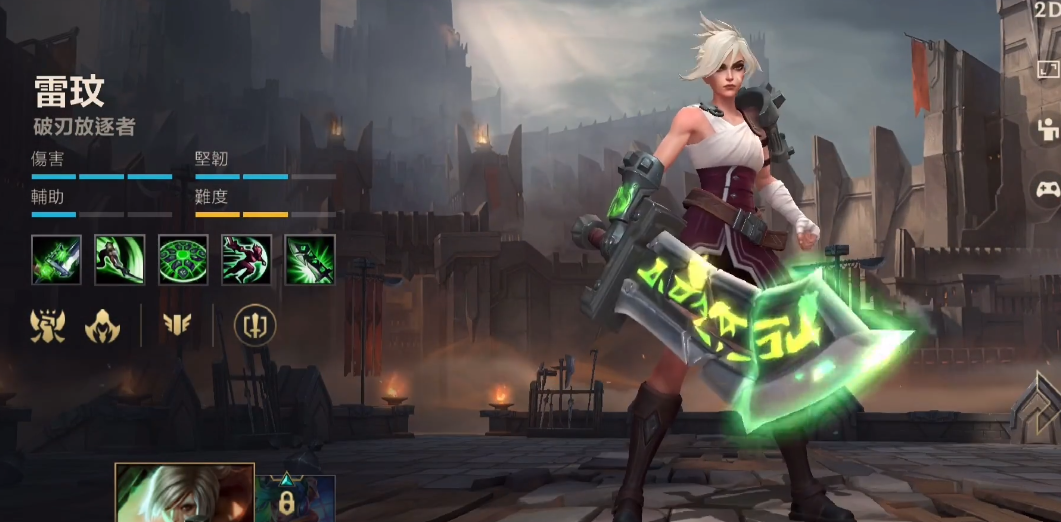Click the crowned fighter role emblem
The image size is (1061, 522).
click(49, 324)
